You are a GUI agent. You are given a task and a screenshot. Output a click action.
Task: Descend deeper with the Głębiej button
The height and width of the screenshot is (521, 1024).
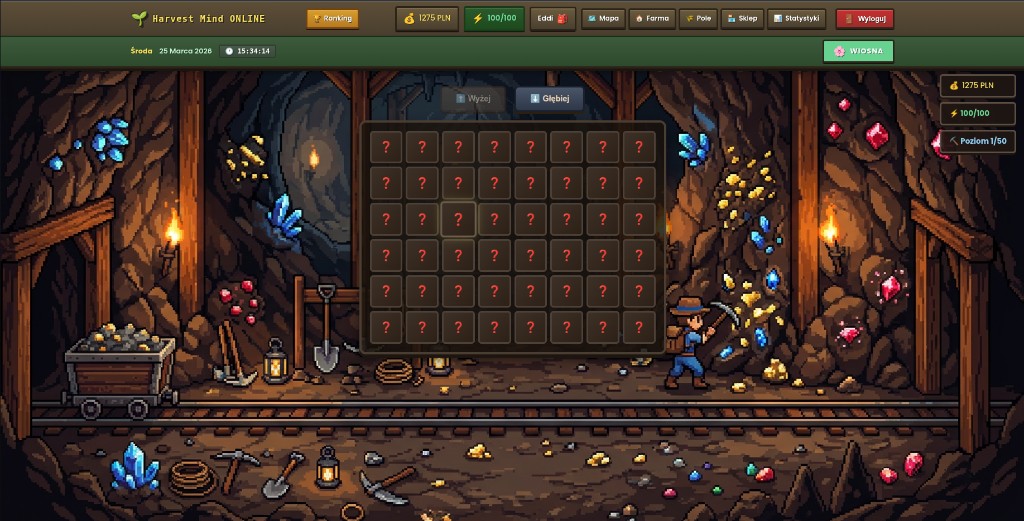click(549, 99)
